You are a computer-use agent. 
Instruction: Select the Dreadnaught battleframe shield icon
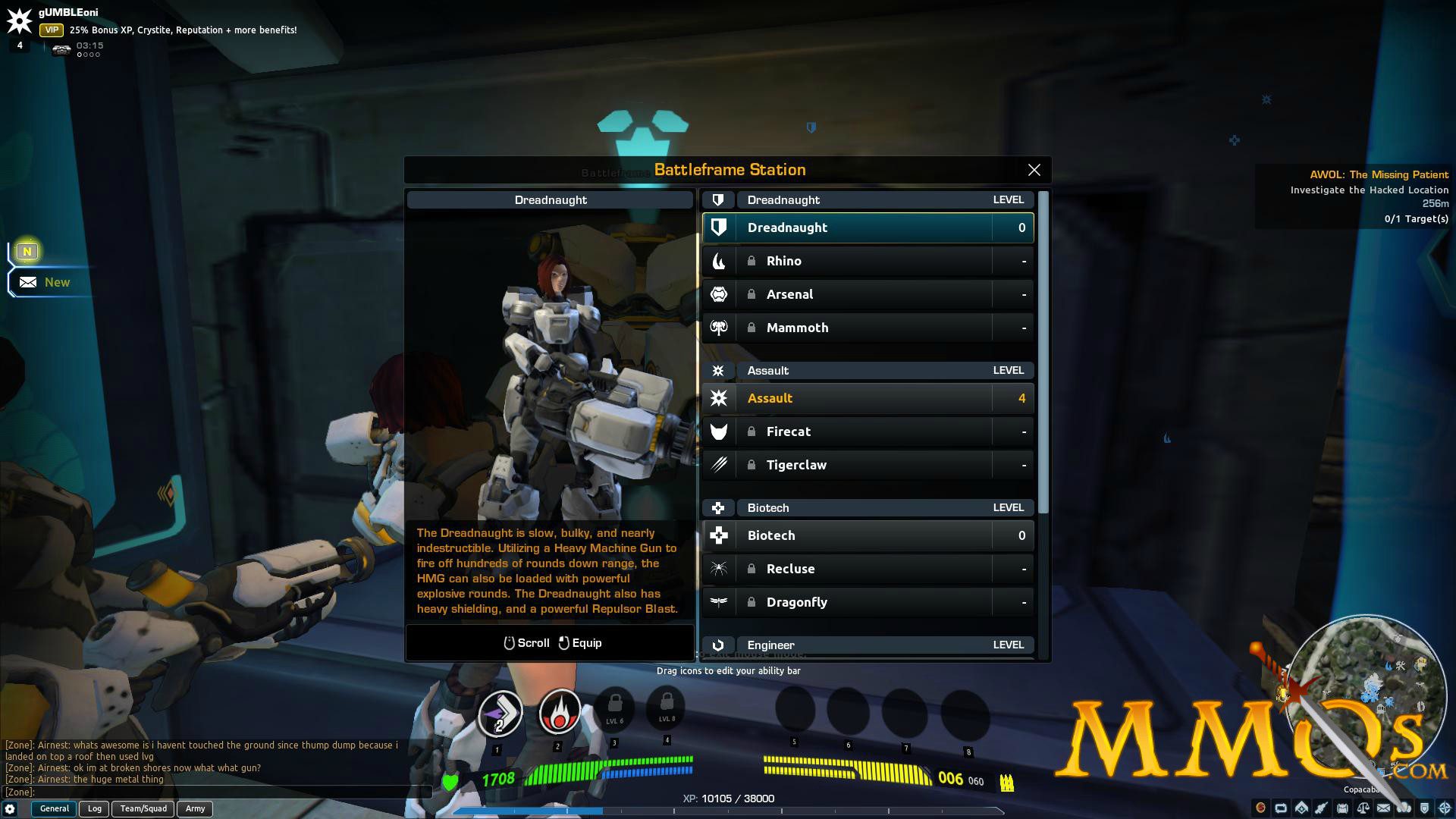(x=717, y=227)
